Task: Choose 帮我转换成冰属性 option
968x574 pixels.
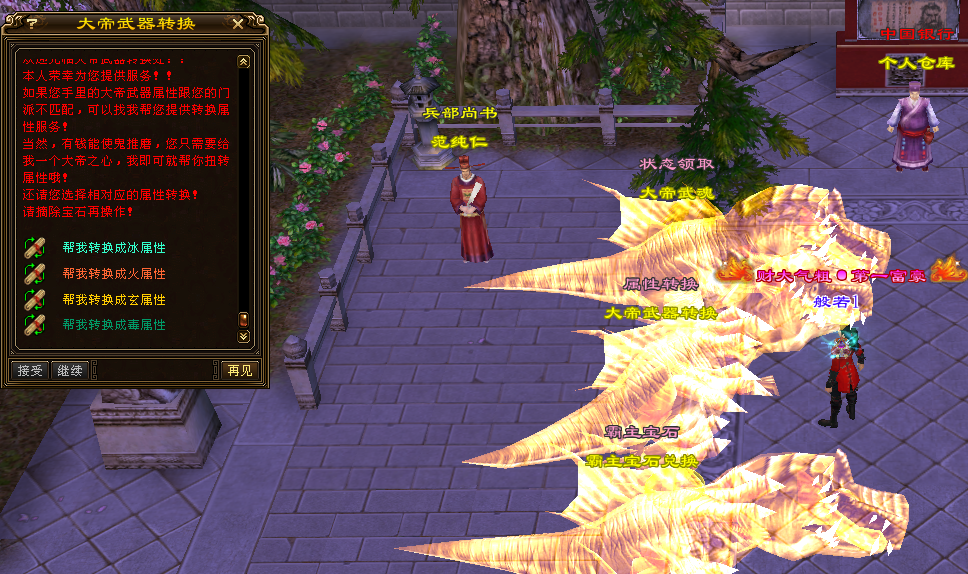Action: pos(113,247)
